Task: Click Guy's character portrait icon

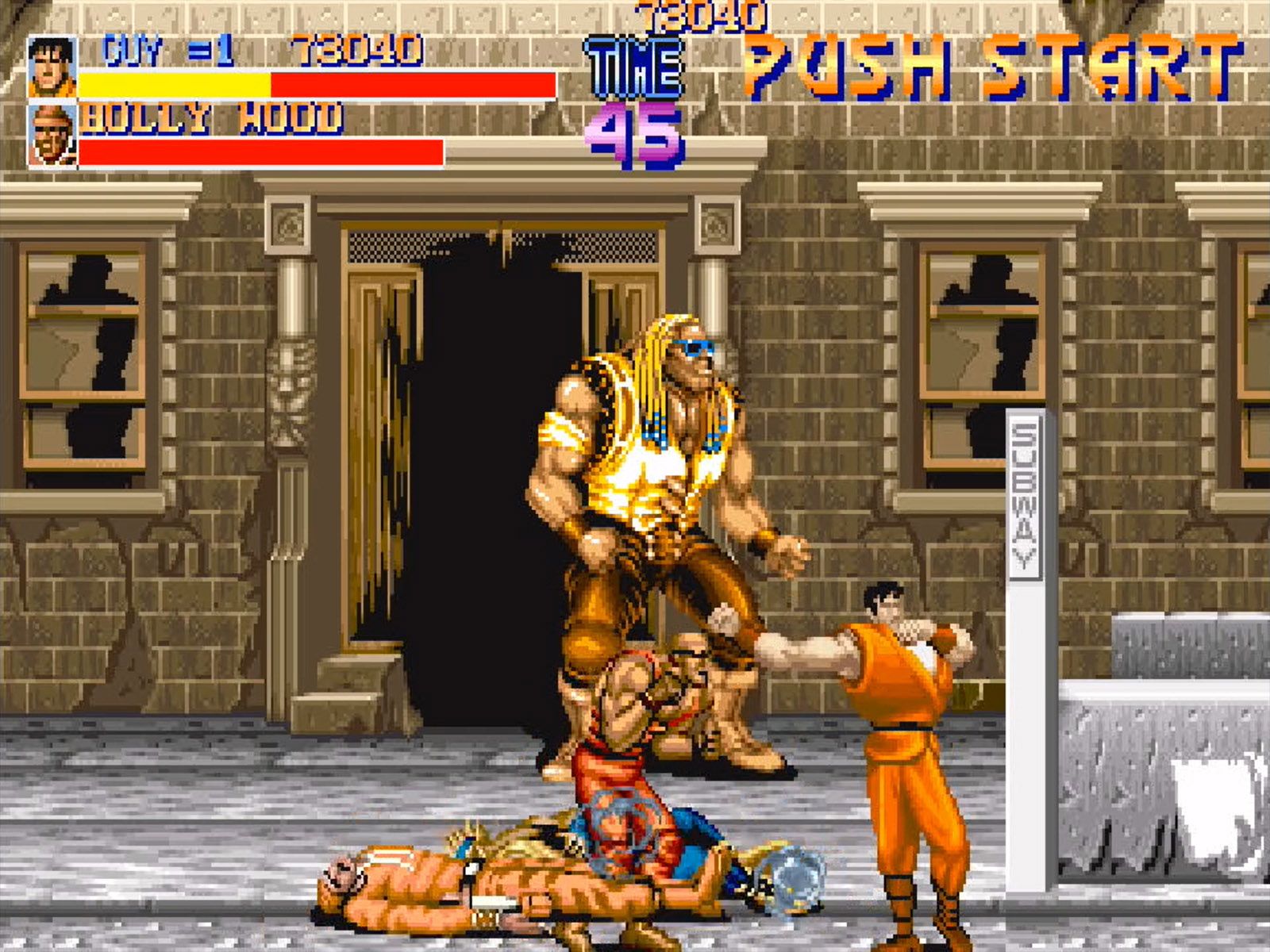Action: (x=49, y=67)
